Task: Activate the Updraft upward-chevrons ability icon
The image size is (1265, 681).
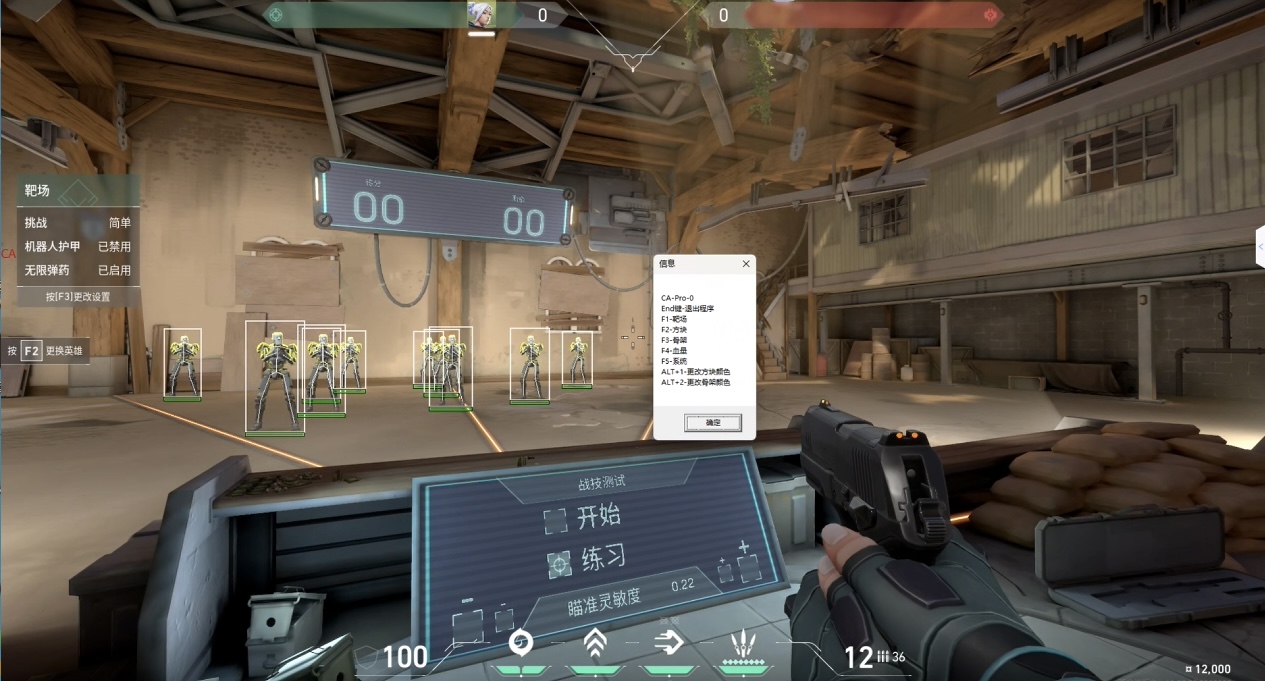Action: 595,643
